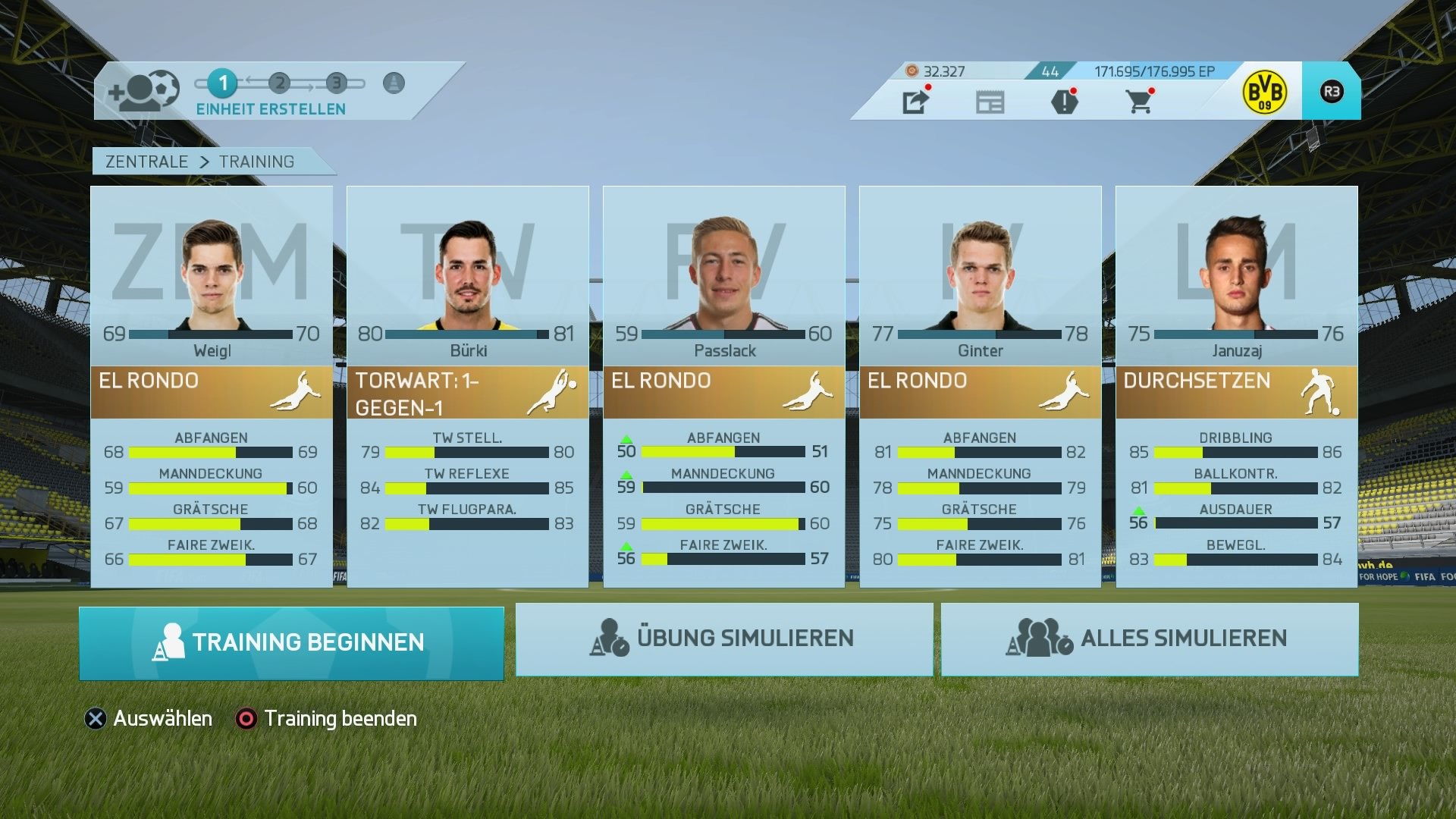The height and width of the screenshot is (819, 1456).
Task: Open the Zentrale breadcrumb menu item
Action: click(x=147, y=162)
